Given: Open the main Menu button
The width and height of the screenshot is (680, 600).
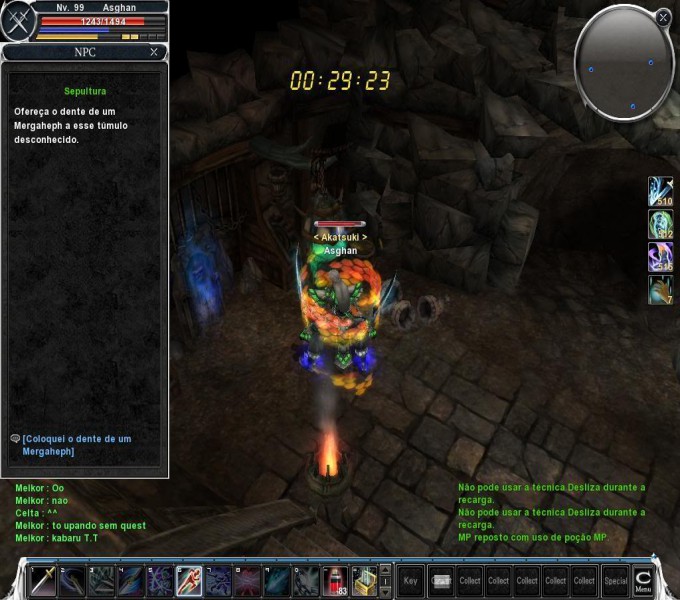Looking at the screenshot, I should pos(643,580).
